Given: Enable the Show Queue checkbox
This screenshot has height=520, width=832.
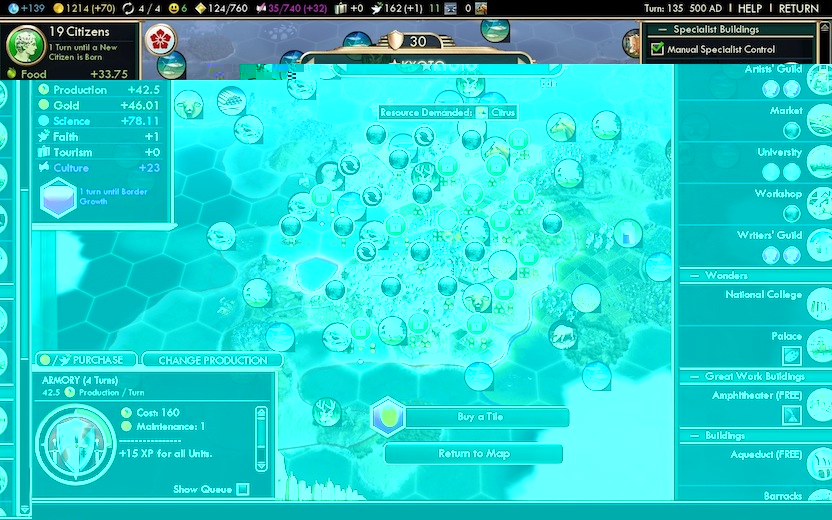Looking at the screenshot, I should point(242,489).
